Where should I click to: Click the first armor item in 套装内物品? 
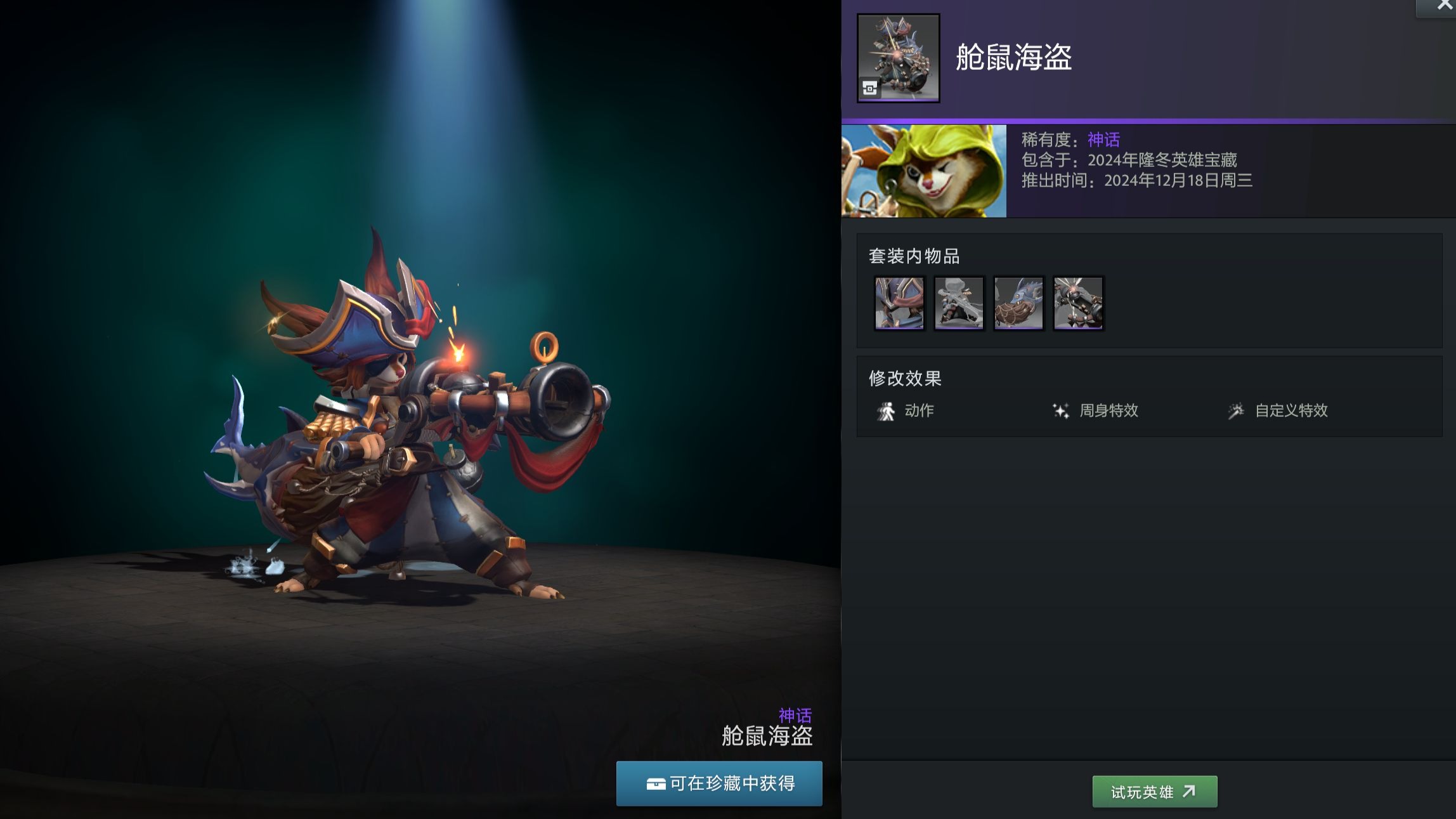tap(899, 304)
